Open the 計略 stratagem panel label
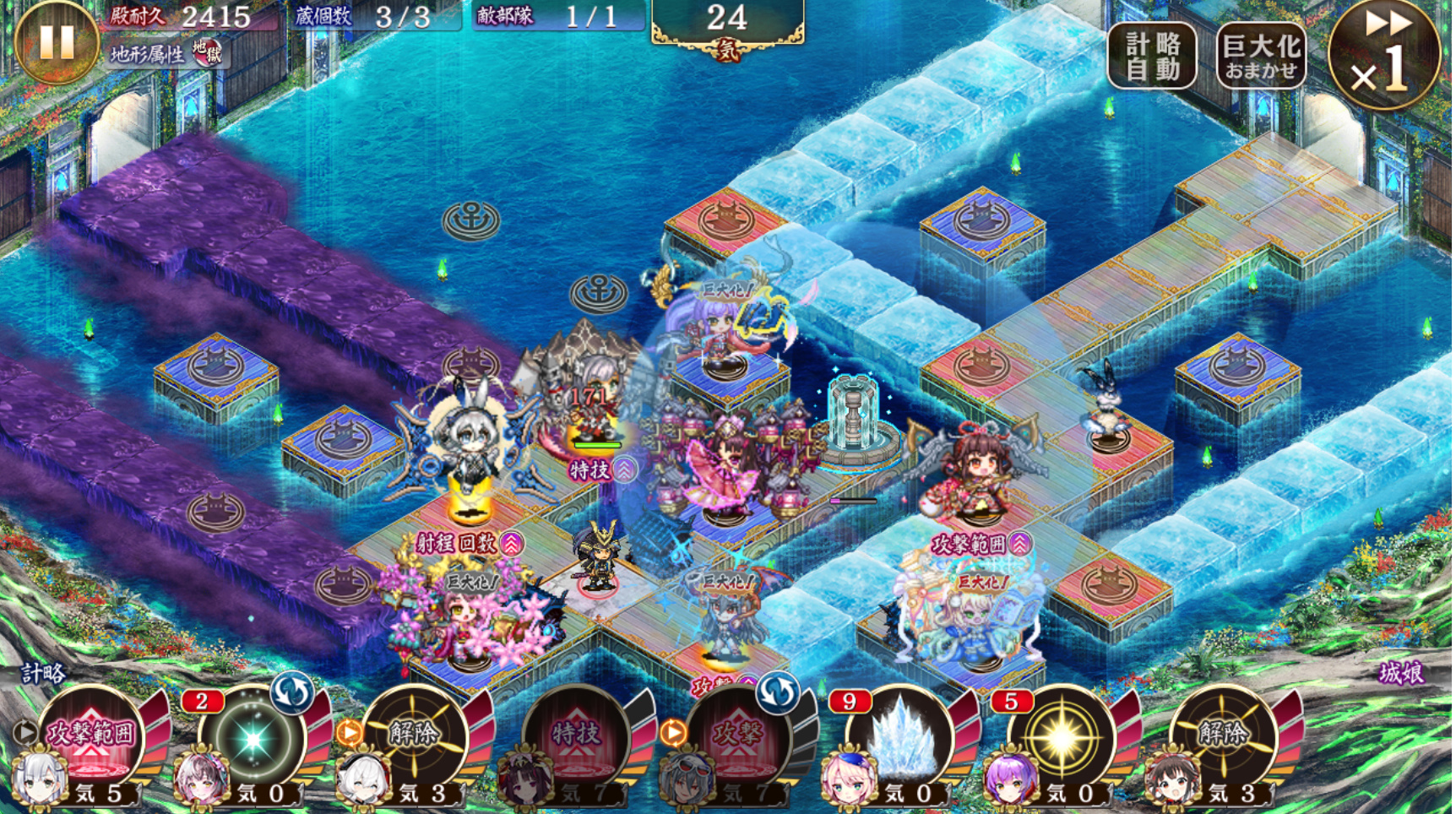 (44, 673)
